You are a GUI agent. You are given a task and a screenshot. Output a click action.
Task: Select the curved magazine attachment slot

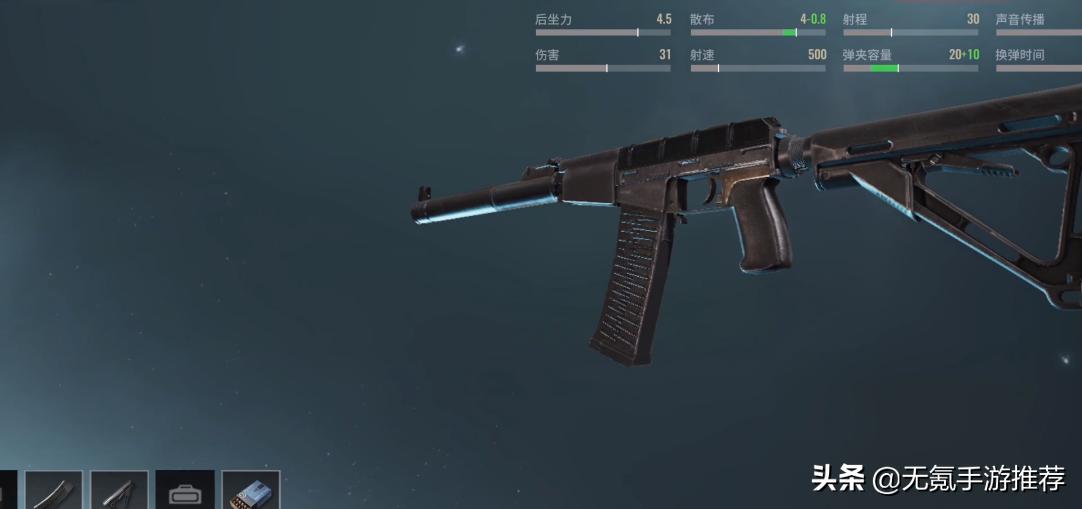54,491
